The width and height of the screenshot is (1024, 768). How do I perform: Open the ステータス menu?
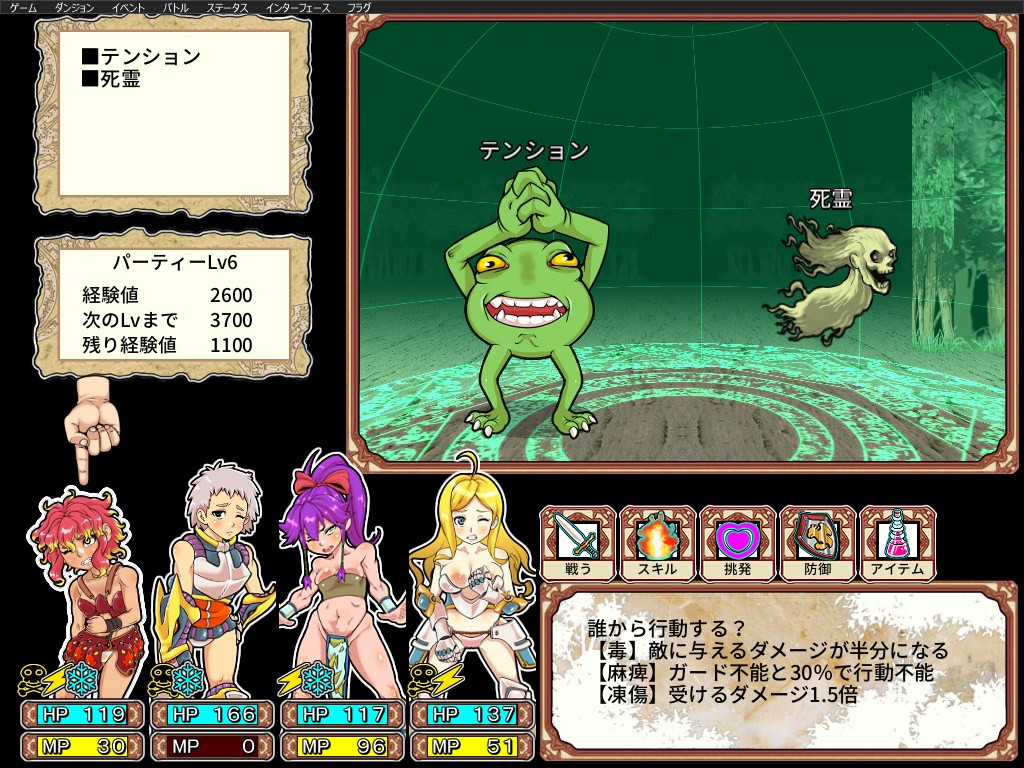point(227,7)
